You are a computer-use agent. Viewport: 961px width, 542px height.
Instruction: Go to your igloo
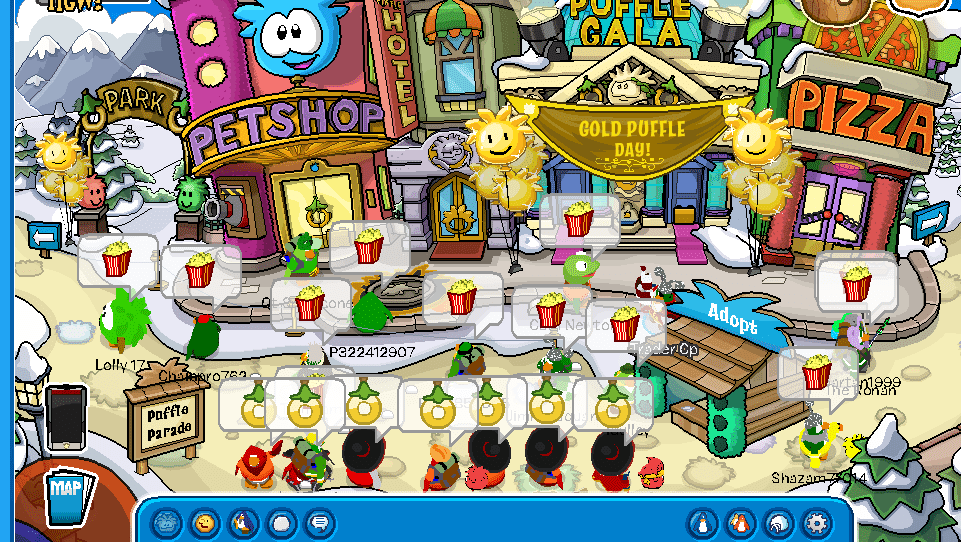point(779,523)
